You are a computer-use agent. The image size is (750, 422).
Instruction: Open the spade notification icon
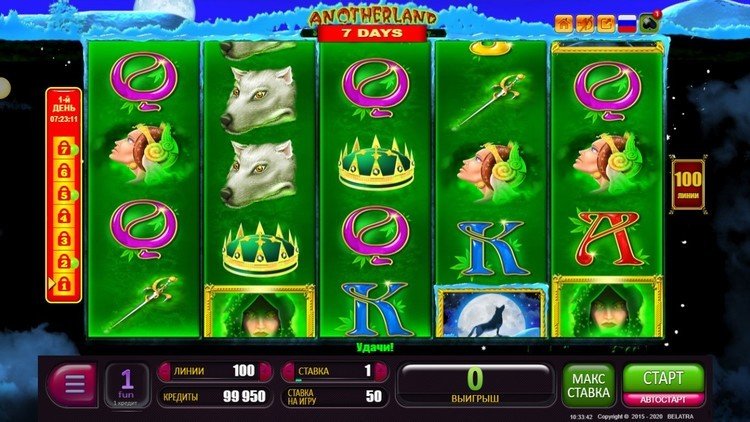[x=650, y=22]
